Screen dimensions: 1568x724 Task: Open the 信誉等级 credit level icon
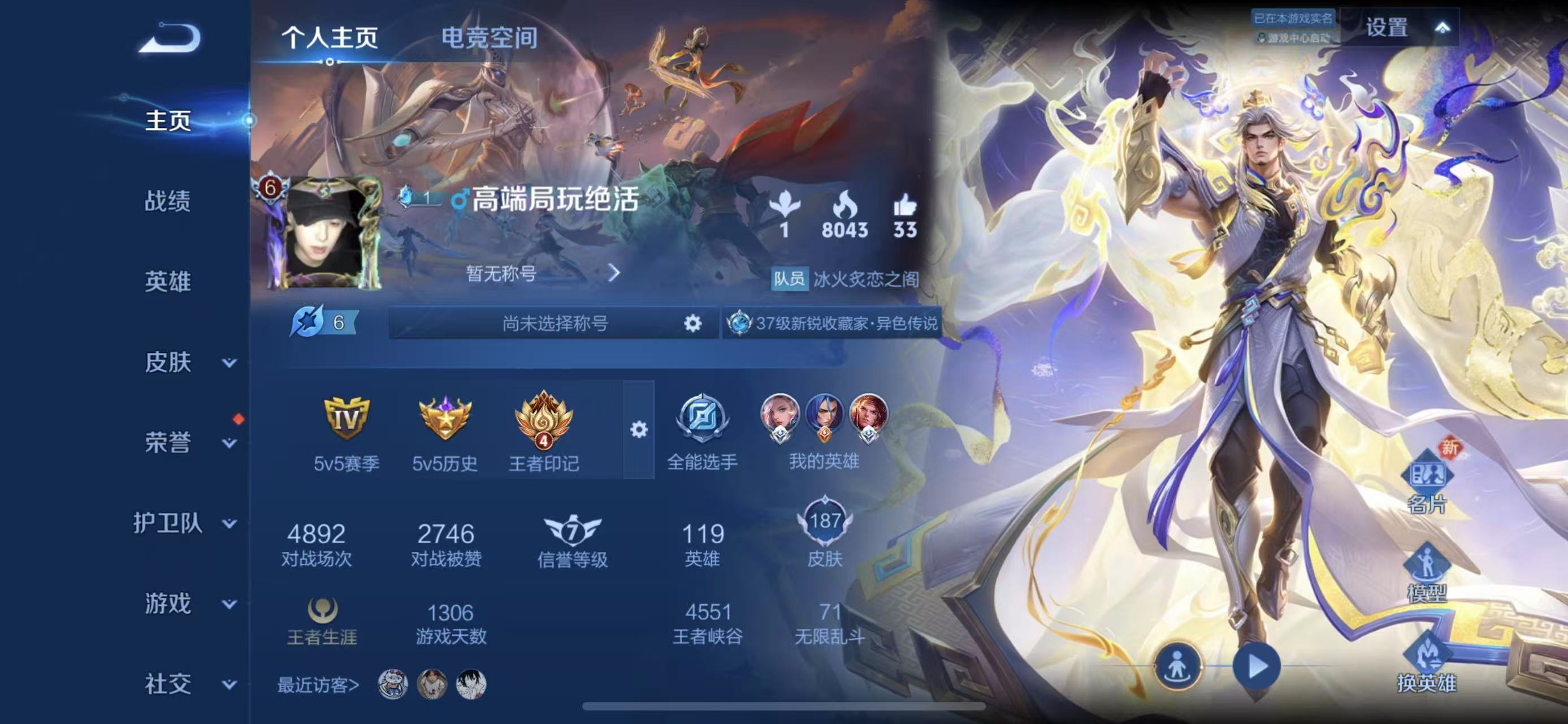coord(571,532)
